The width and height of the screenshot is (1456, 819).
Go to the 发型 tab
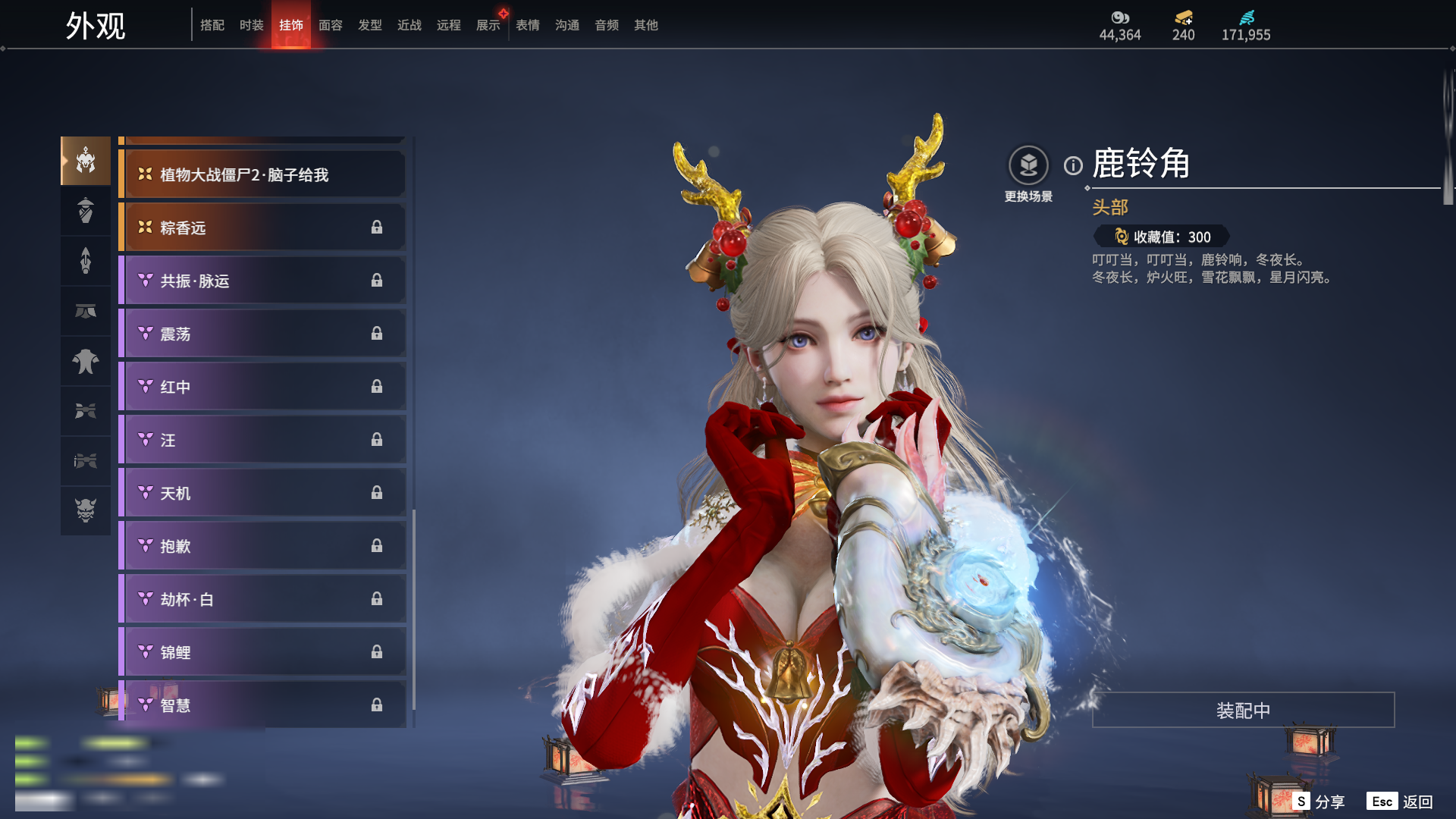pyautogui.click(x=369, y=25)
